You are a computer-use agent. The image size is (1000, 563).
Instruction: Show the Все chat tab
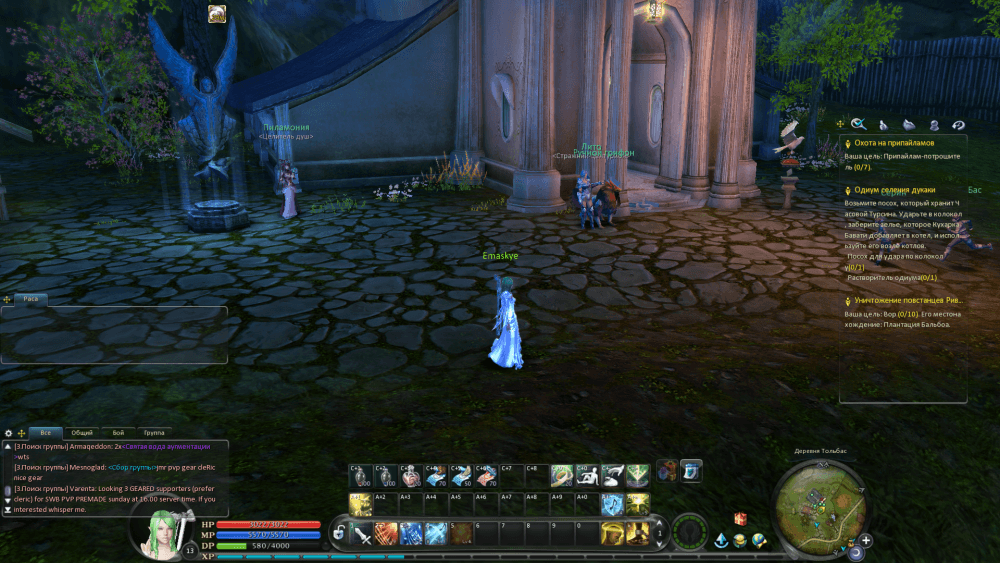click(46, 432)
